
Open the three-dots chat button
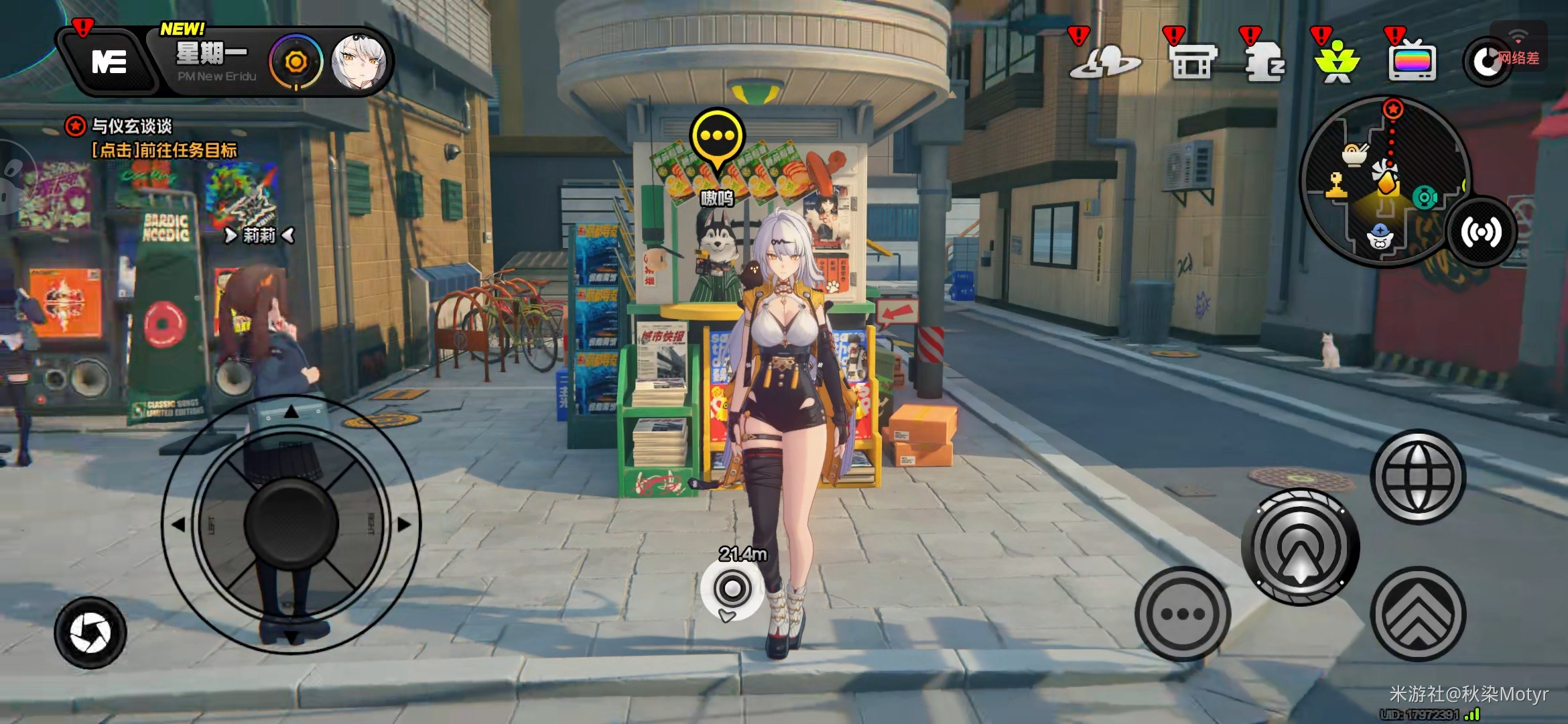[x=1183, y=614]
